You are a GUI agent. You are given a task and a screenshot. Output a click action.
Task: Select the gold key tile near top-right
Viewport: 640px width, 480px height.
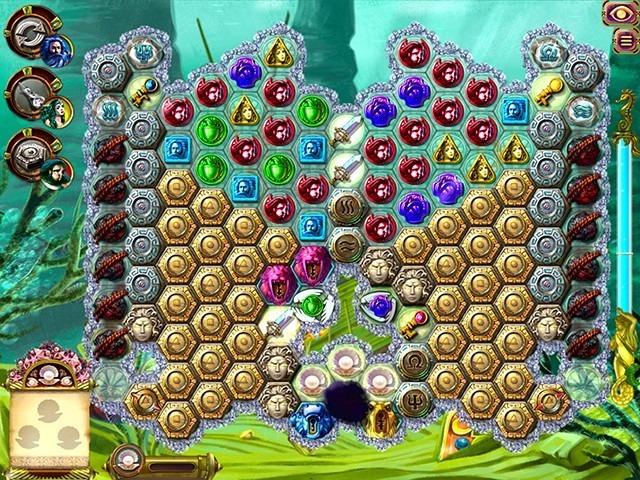click(x=547, y=88)
